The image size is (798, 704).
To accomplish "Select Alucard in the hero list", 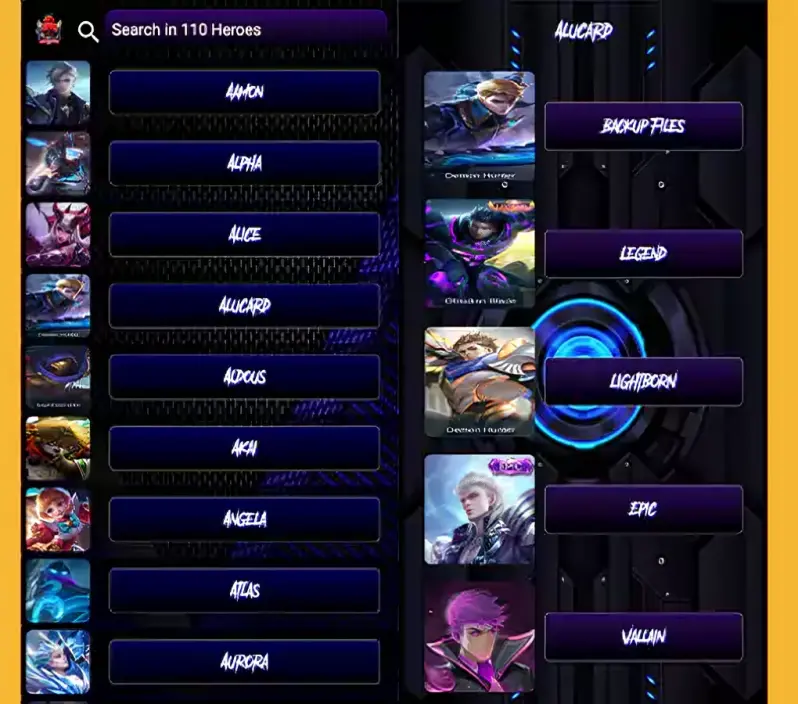I will click(244, 306).
